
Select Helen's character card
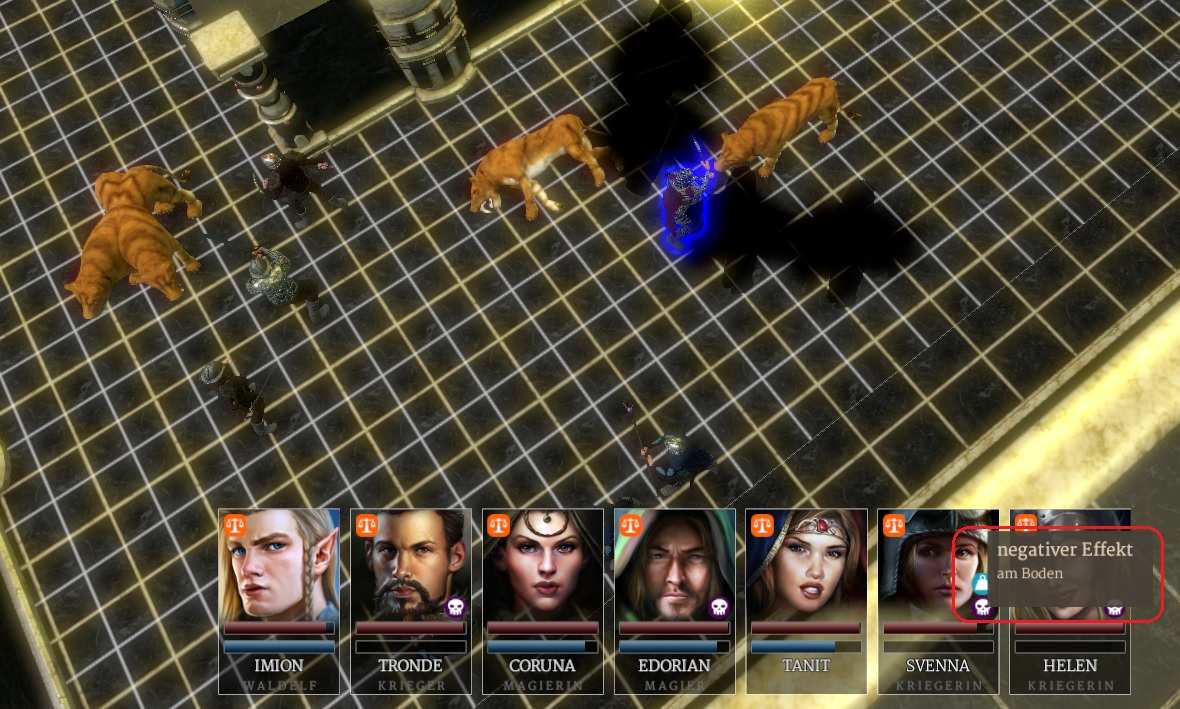(x=1070, y=665)
